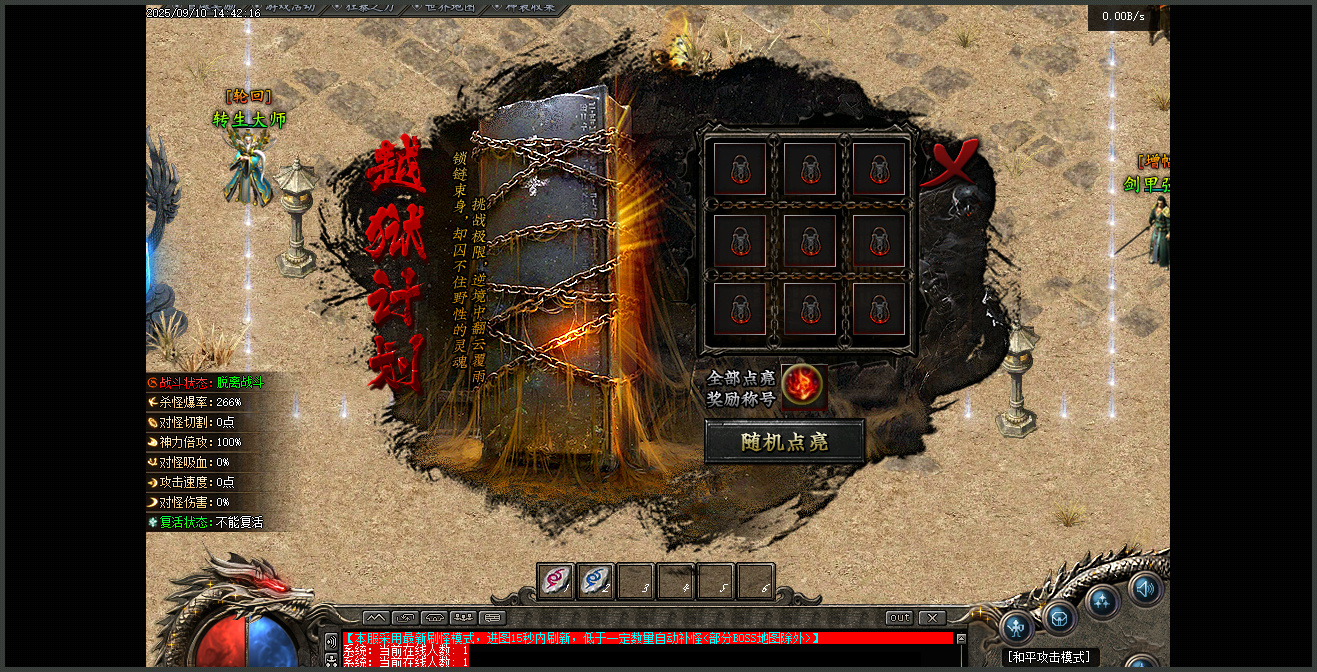Use the blue potion in hotbar slot 2
The height and width of the screenshot is (672, 1317).
tap(596, 581)
